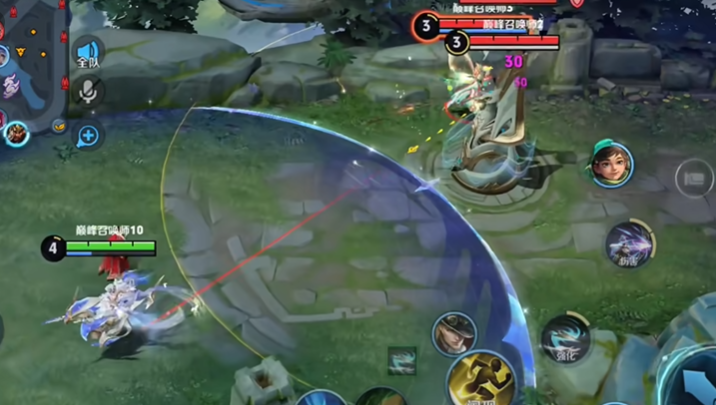Select the green-hat girl hero portrait
This screenshot has width=716, height=405.
(x=612, y=164)
